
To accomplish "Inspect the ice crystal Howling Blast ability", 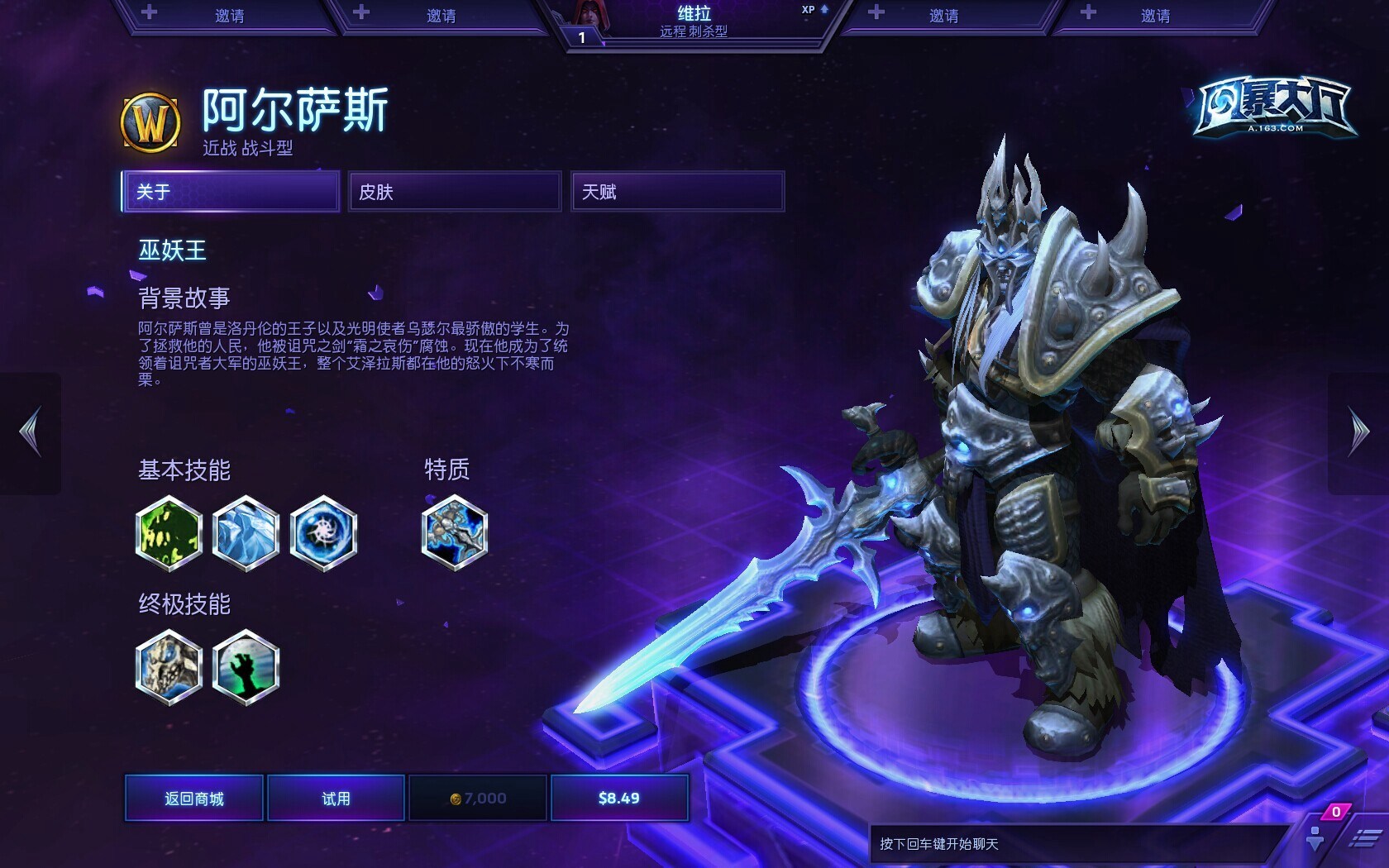I will coord(246,533).
